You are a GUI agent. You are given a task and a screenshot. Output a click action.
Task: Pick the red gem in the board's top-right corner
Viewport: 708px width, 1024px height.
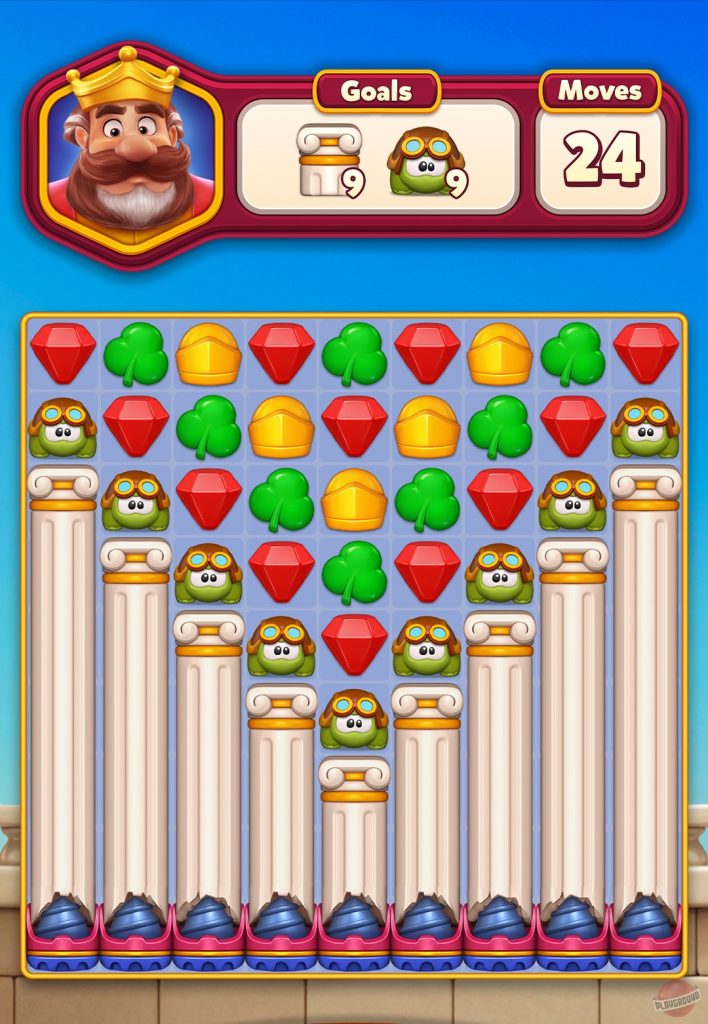[646, 352]
